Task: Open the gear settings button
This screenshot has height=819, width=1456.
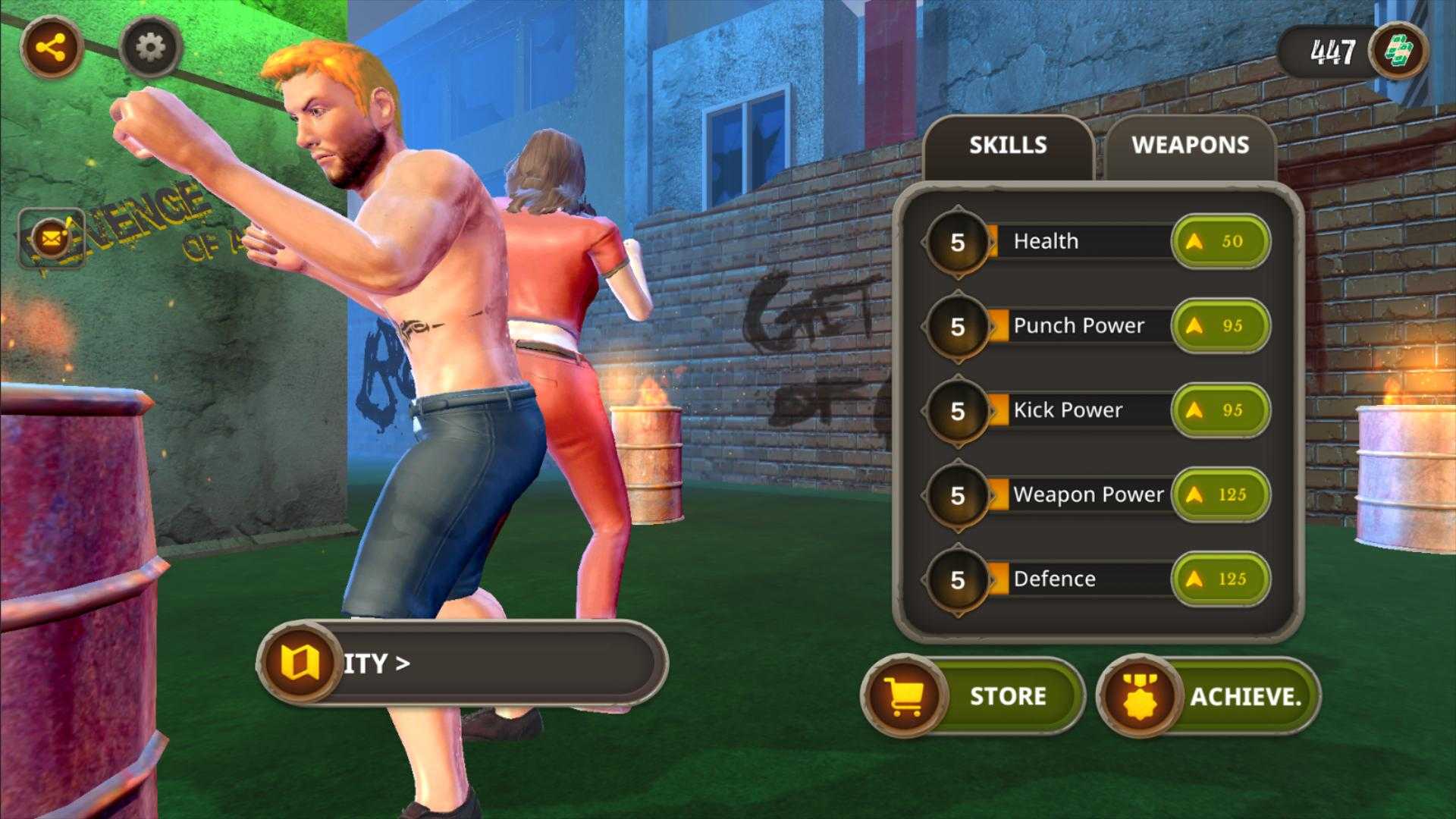Action: click(150, 49)
